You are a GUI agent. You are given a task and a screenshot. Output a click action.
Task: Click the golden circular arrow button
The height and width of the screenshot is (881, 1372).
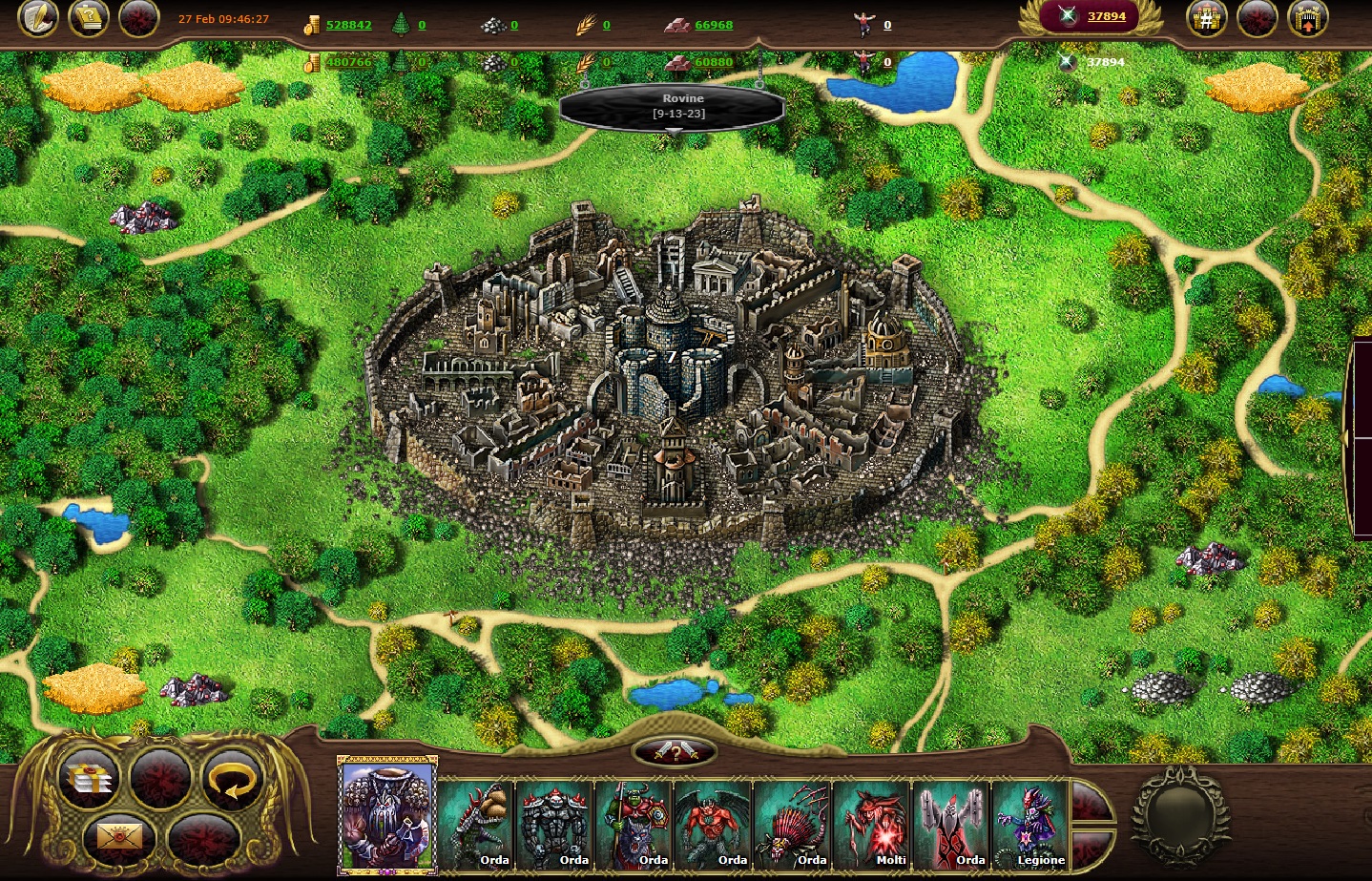(x=232, y=778)
